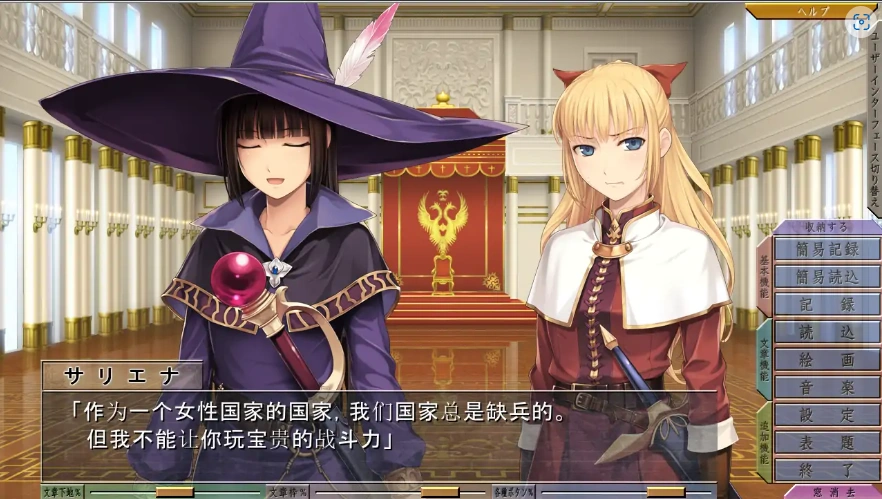Click the screenshot capture overlay icon
Screen dimensions: 882x499
point(861,22)
